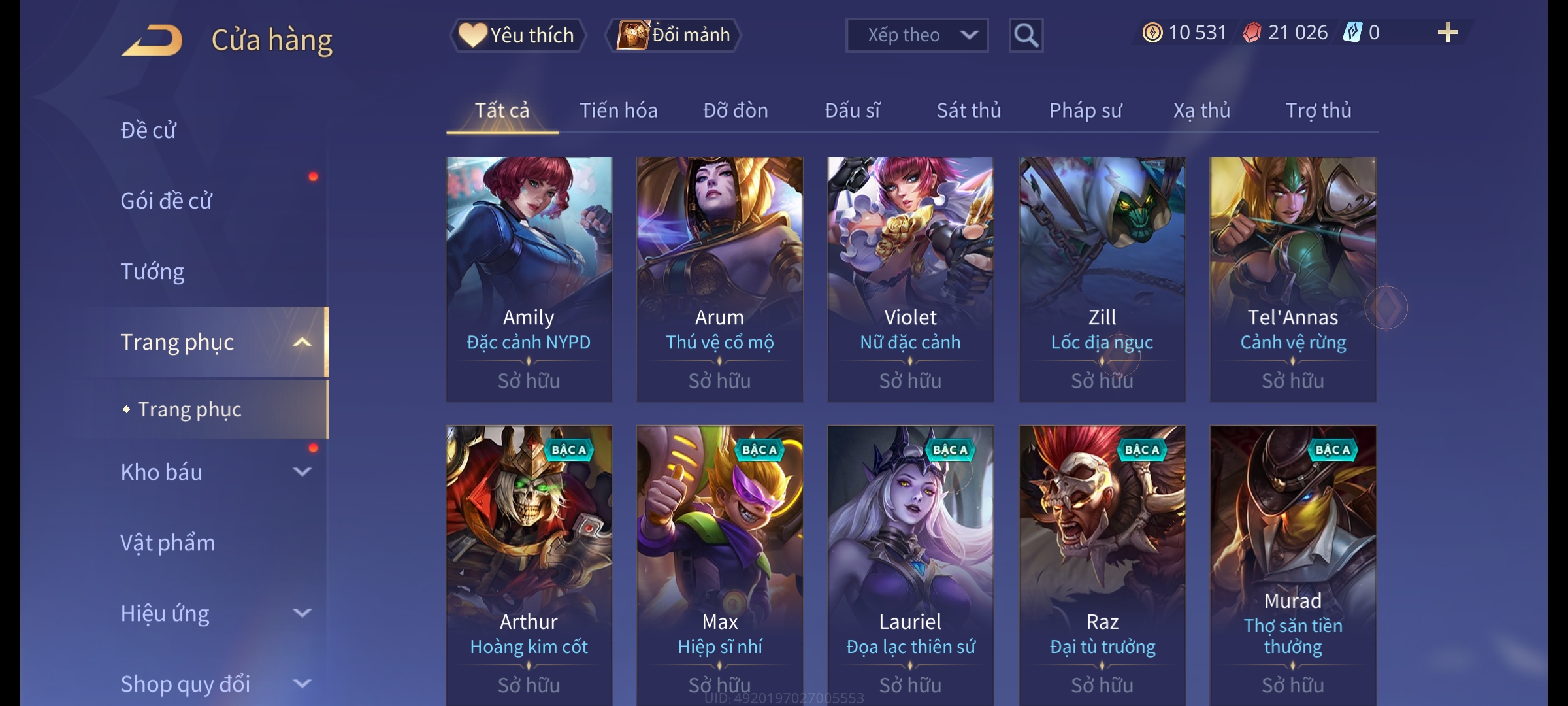Go back using the gold arrow

click(x=153, y=40)
